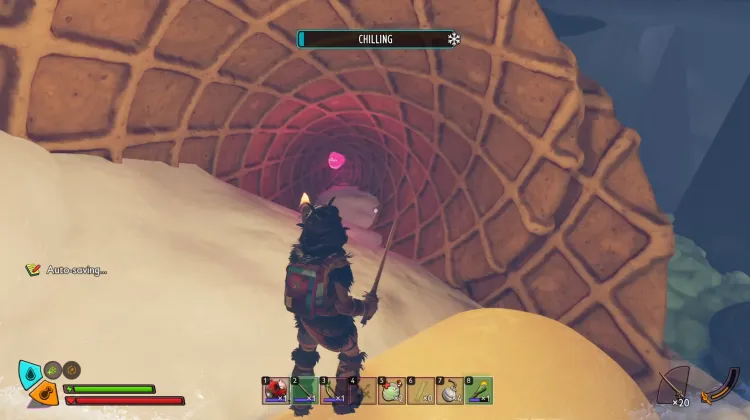Click the blue water drop thirst icon
This screenshot has width=750, height=420.
click(x=28, y=375)
